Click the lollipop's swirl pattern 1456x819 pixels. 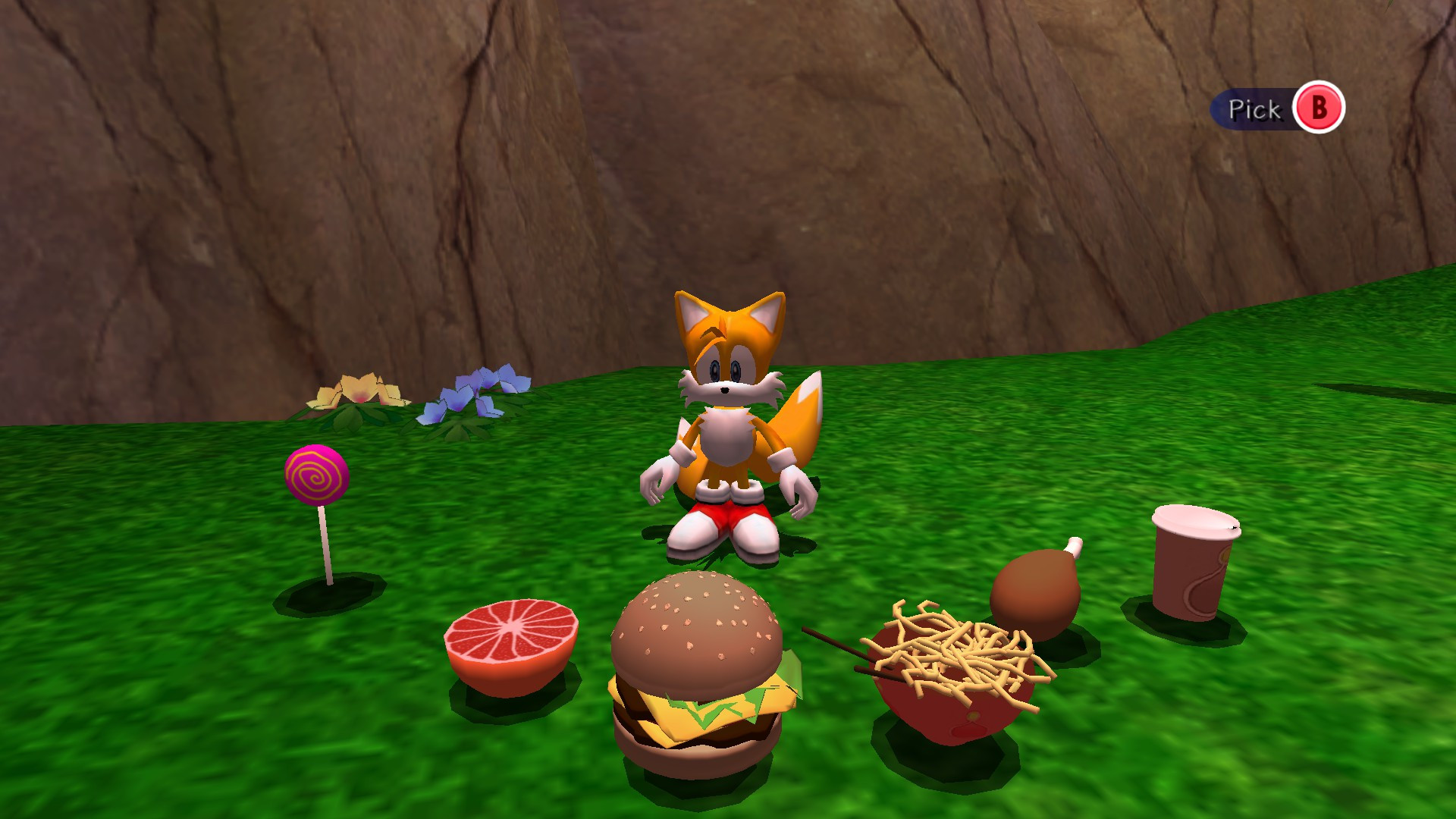317,476
